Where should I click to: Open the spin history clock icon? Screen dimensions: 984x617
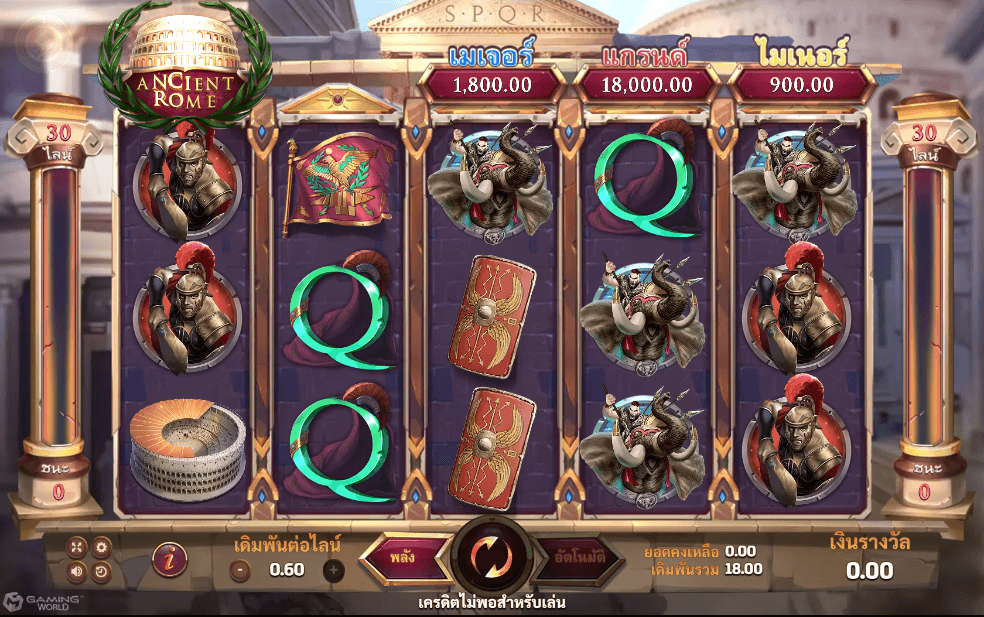(x=101, y=572)
